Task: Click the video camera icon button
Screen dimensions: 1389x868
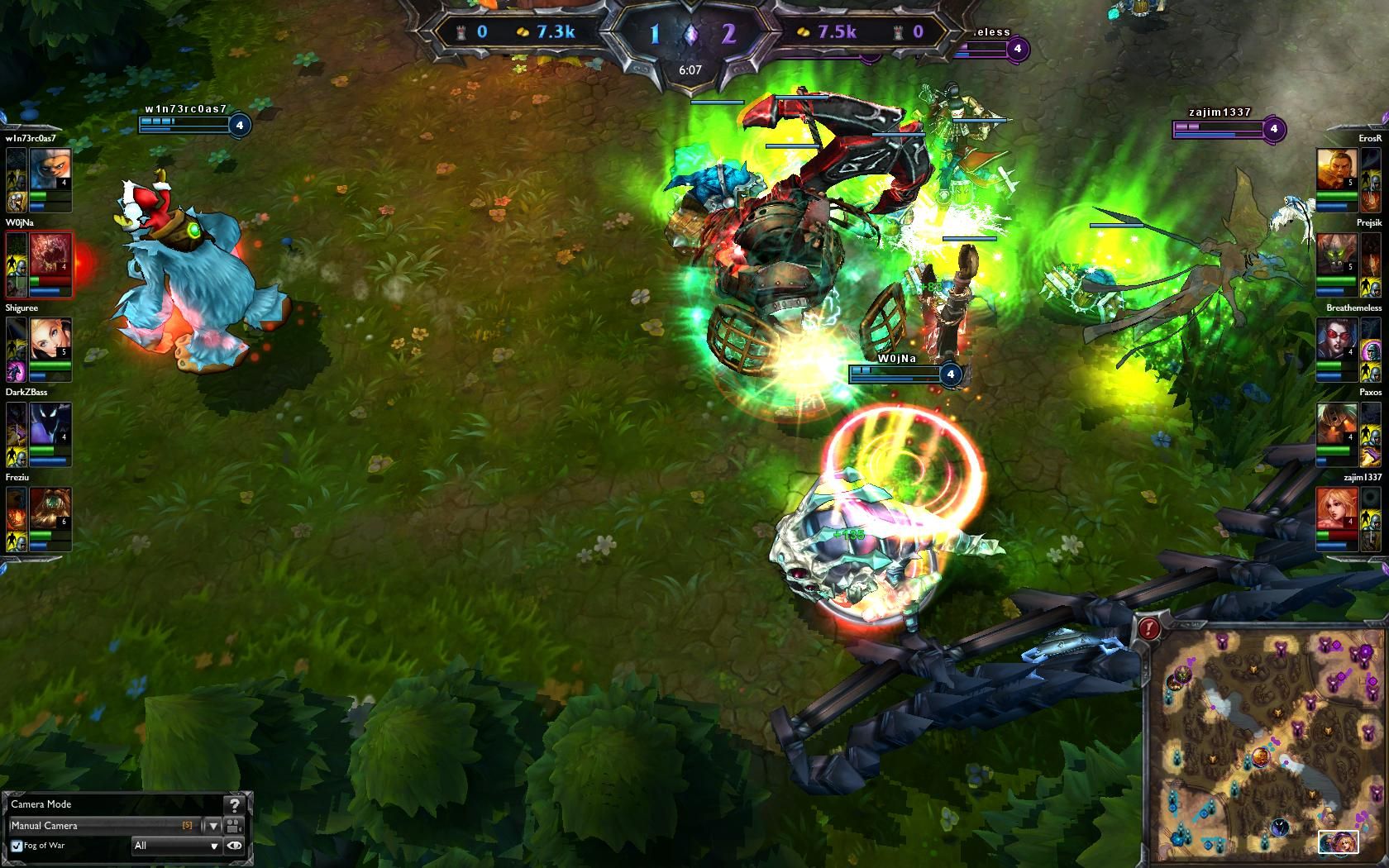Action: 234,826
